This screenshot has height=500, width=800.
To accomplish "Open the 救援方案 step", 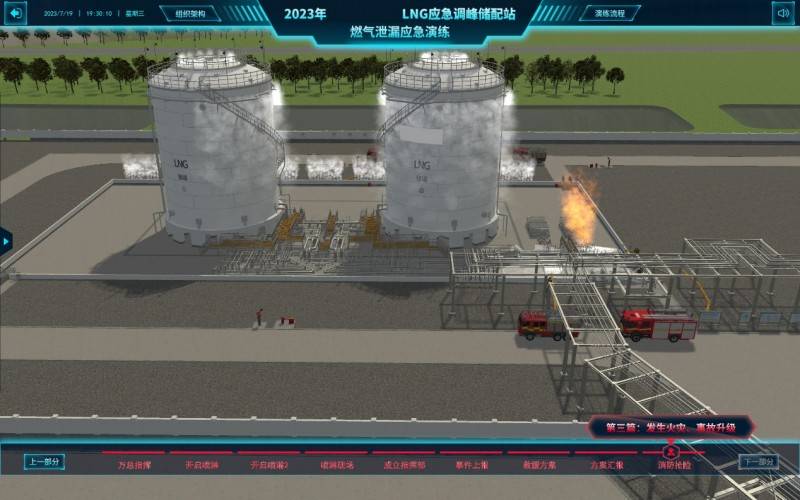I will (x=539, y=464).
